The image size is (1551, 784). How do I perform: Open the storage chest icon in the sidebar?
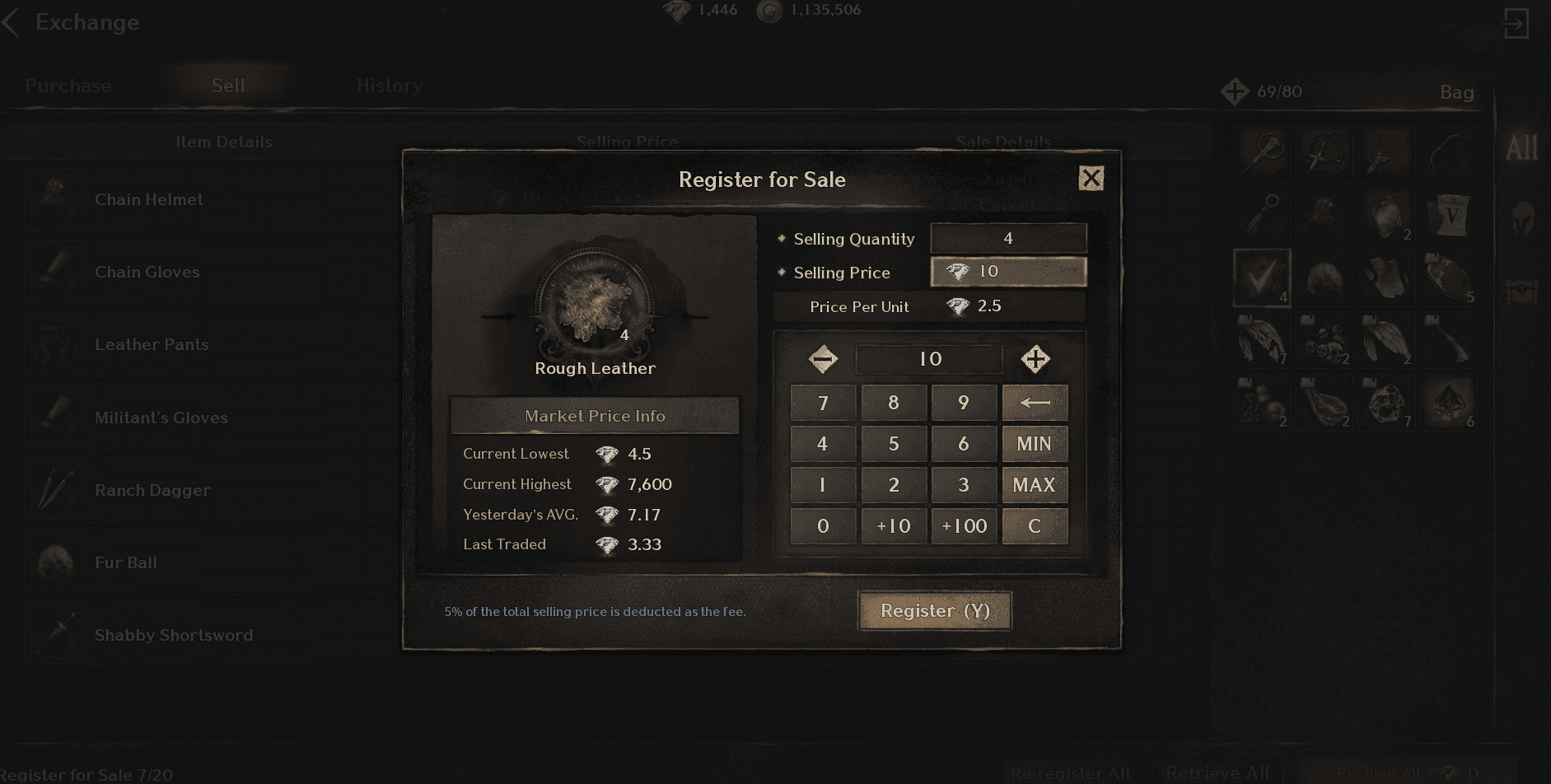coord(1523,290)
